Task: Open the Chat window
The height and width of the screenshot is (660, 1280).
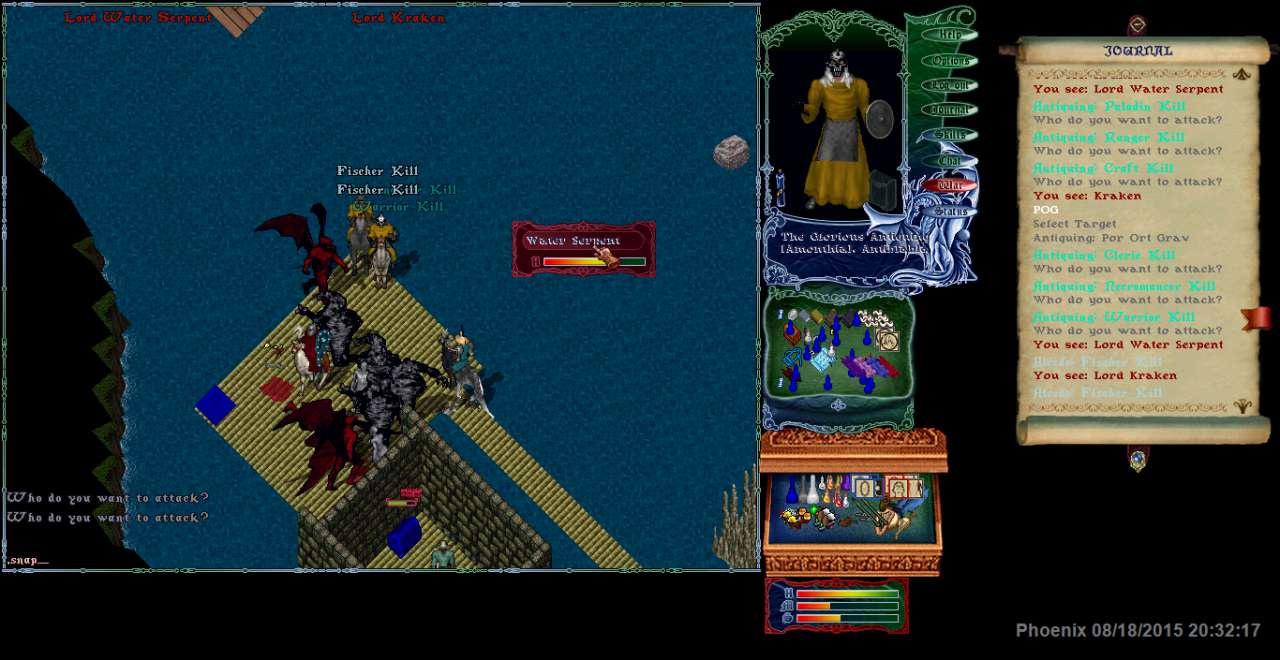Action: (948, 160)
